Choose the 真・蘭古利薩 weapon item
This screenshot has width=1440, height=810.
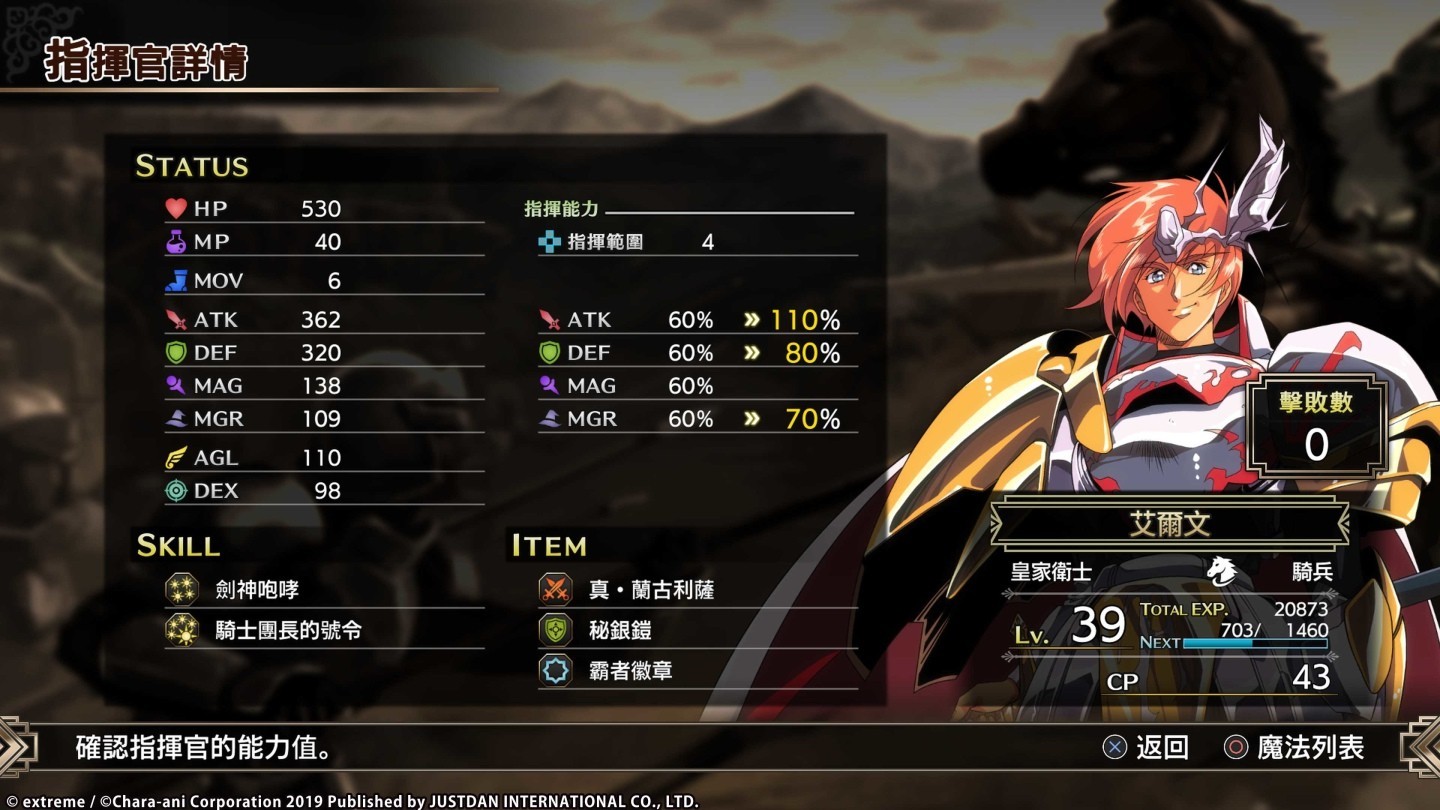[650, 590]
